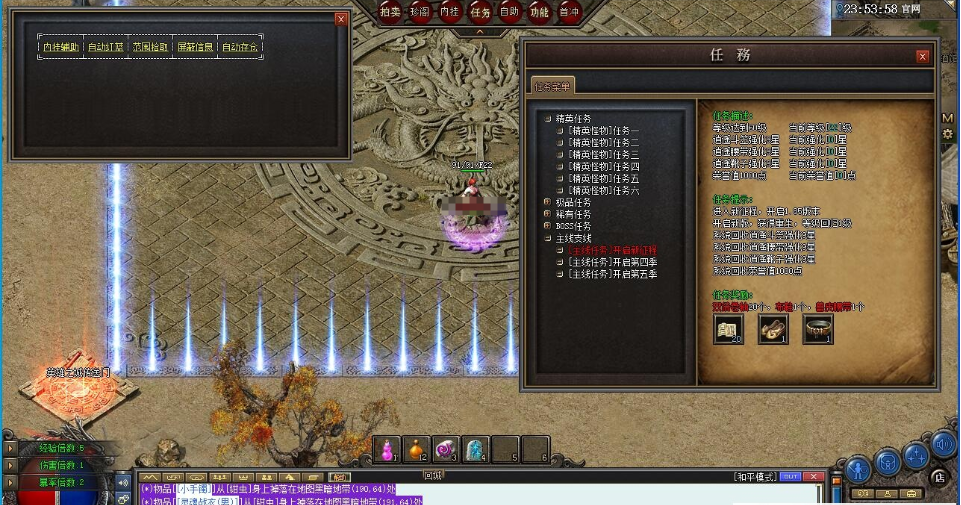Click the belt reward item icon
961x505 pixels.
[817, 329]
